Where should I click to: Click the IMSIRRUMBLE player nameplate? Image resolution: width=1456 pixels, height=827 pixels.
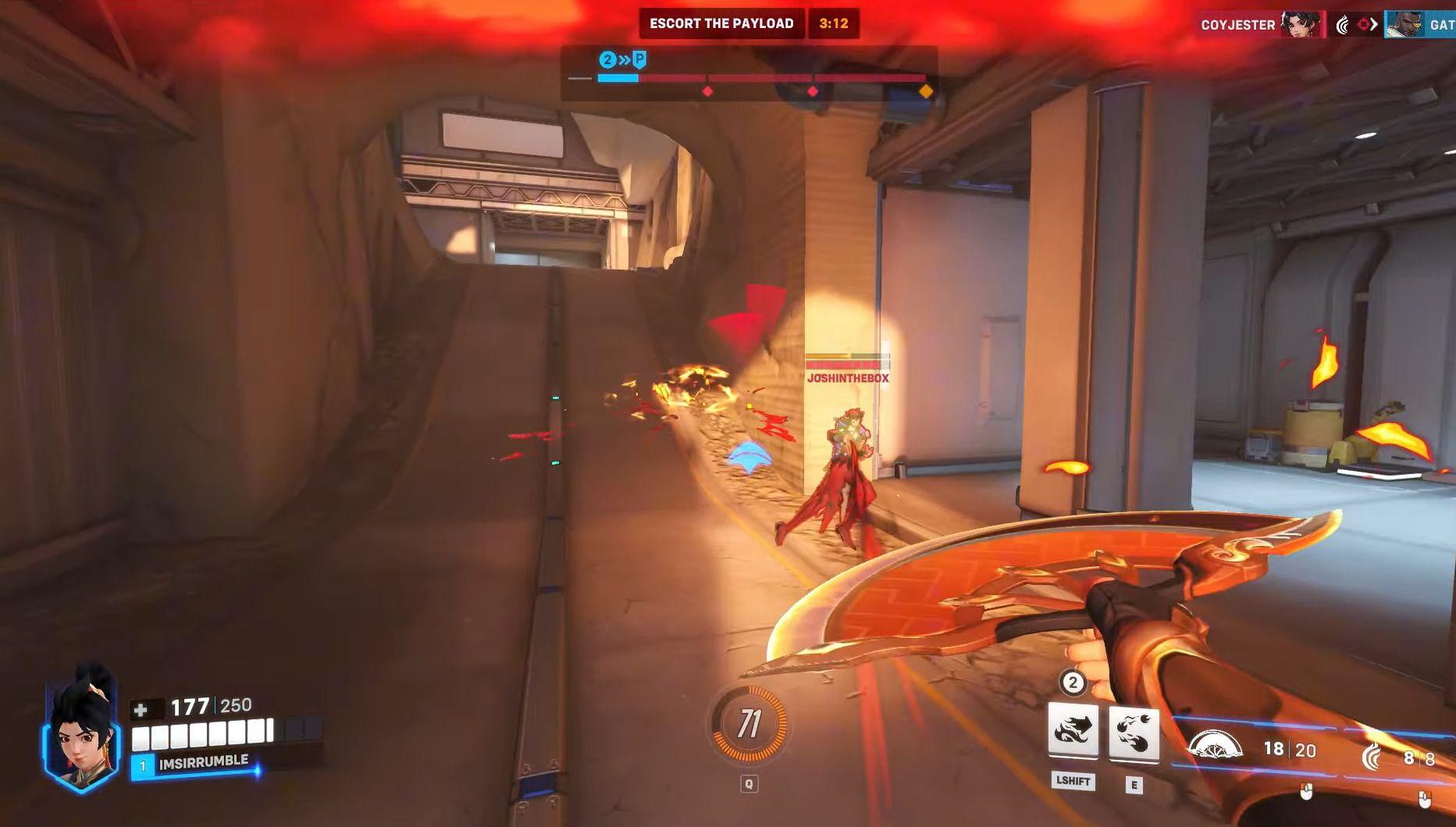(203, 762)
